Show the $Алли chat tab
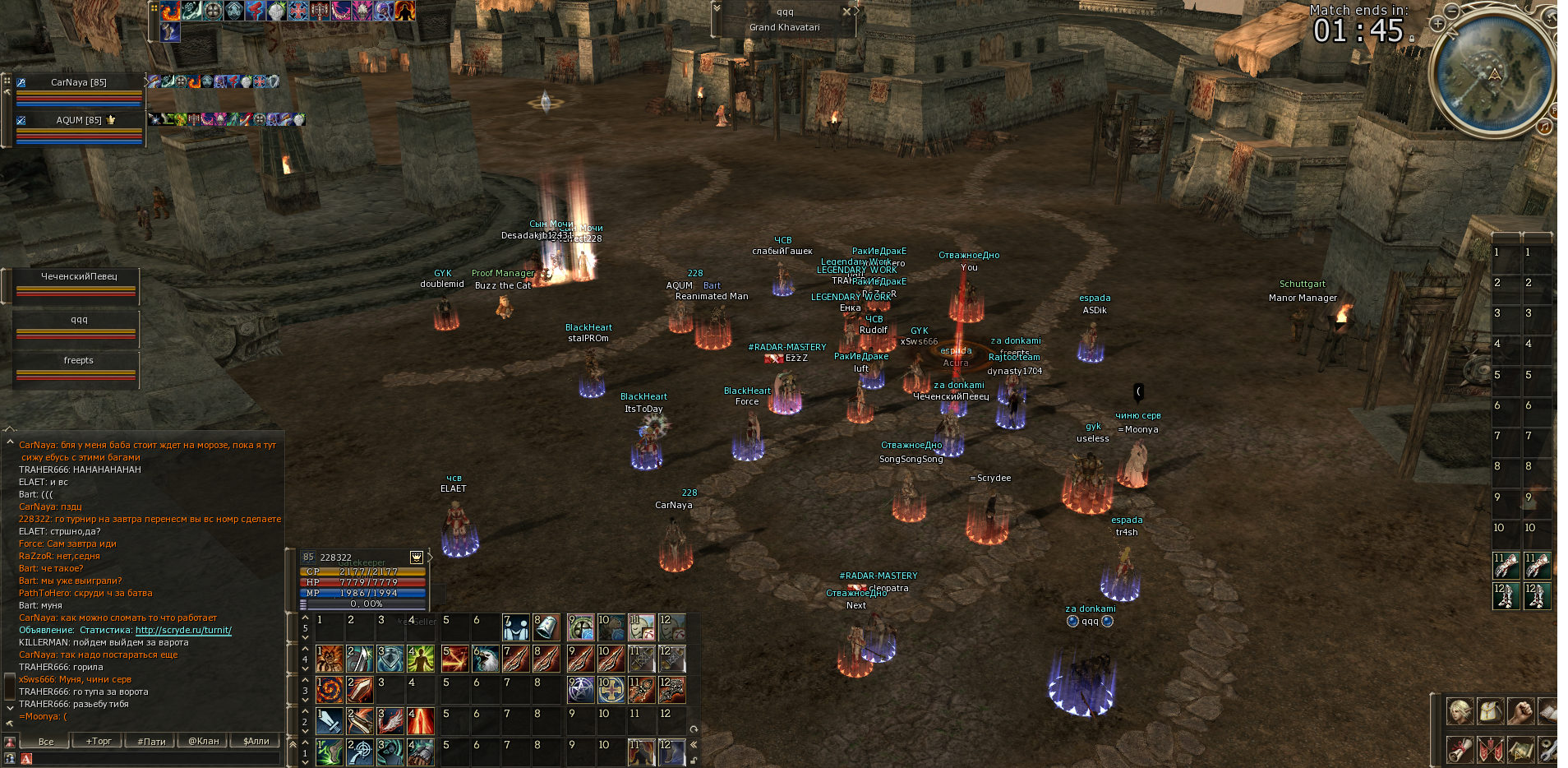 (x=256, y=741)
